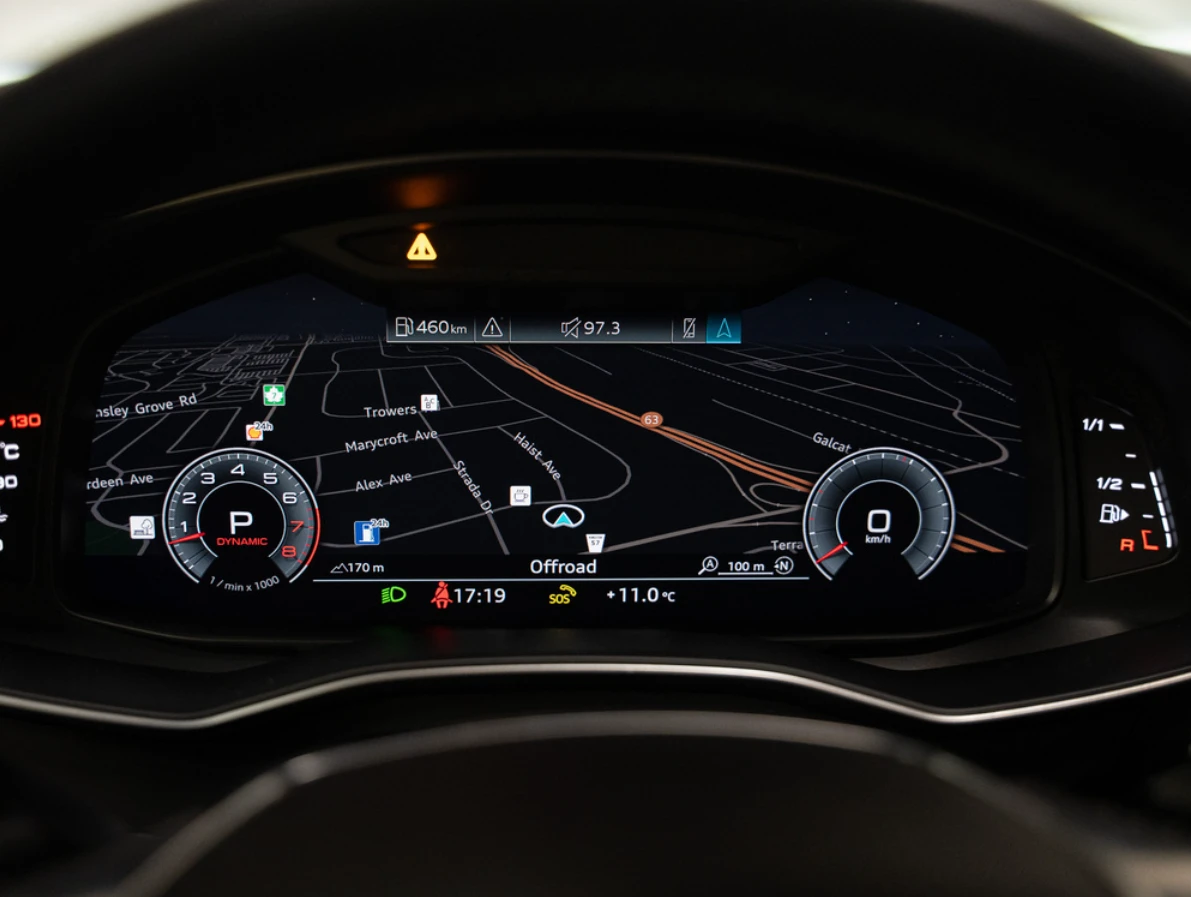Click the green route marker on the map

[x=274, y=395]
